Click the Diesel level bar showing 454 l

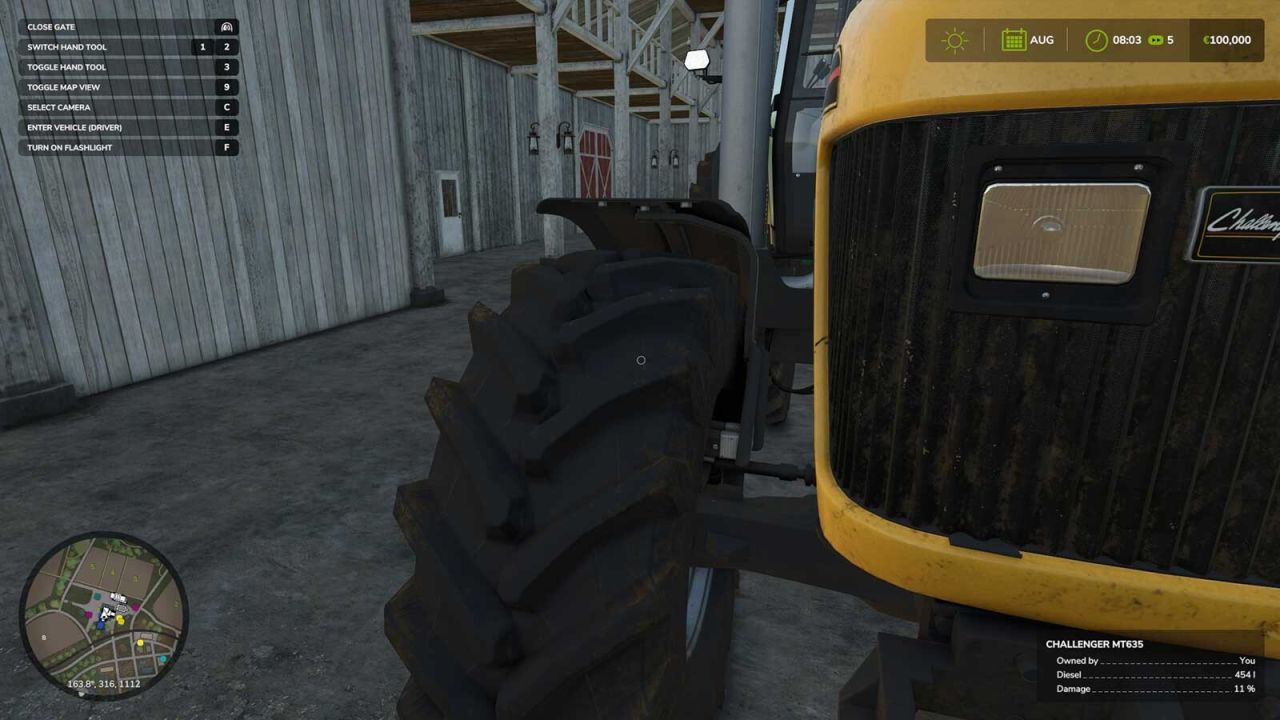click(1150, 674)
